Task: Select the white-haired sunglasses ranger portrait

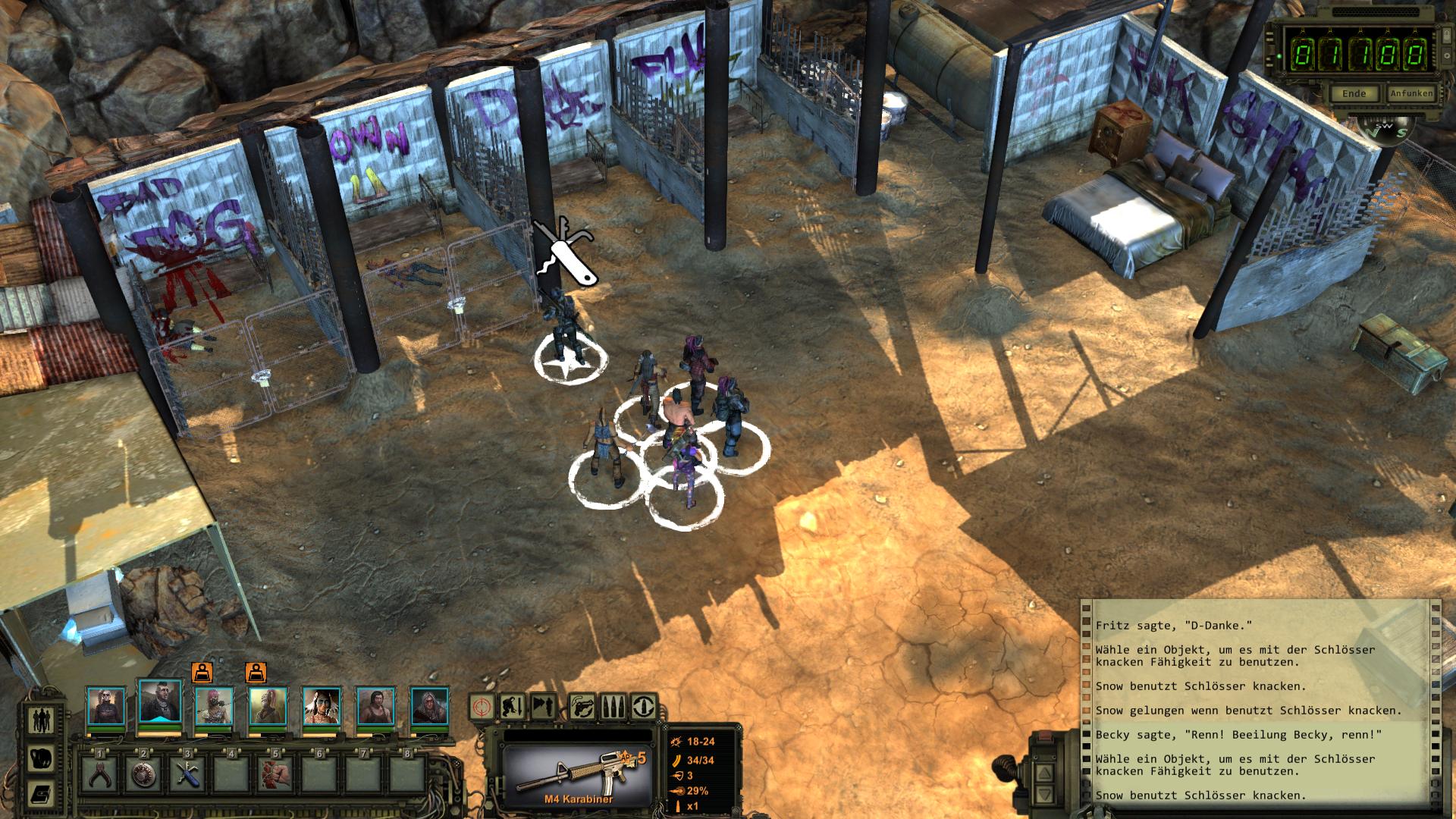Action: tap(105, 707)
